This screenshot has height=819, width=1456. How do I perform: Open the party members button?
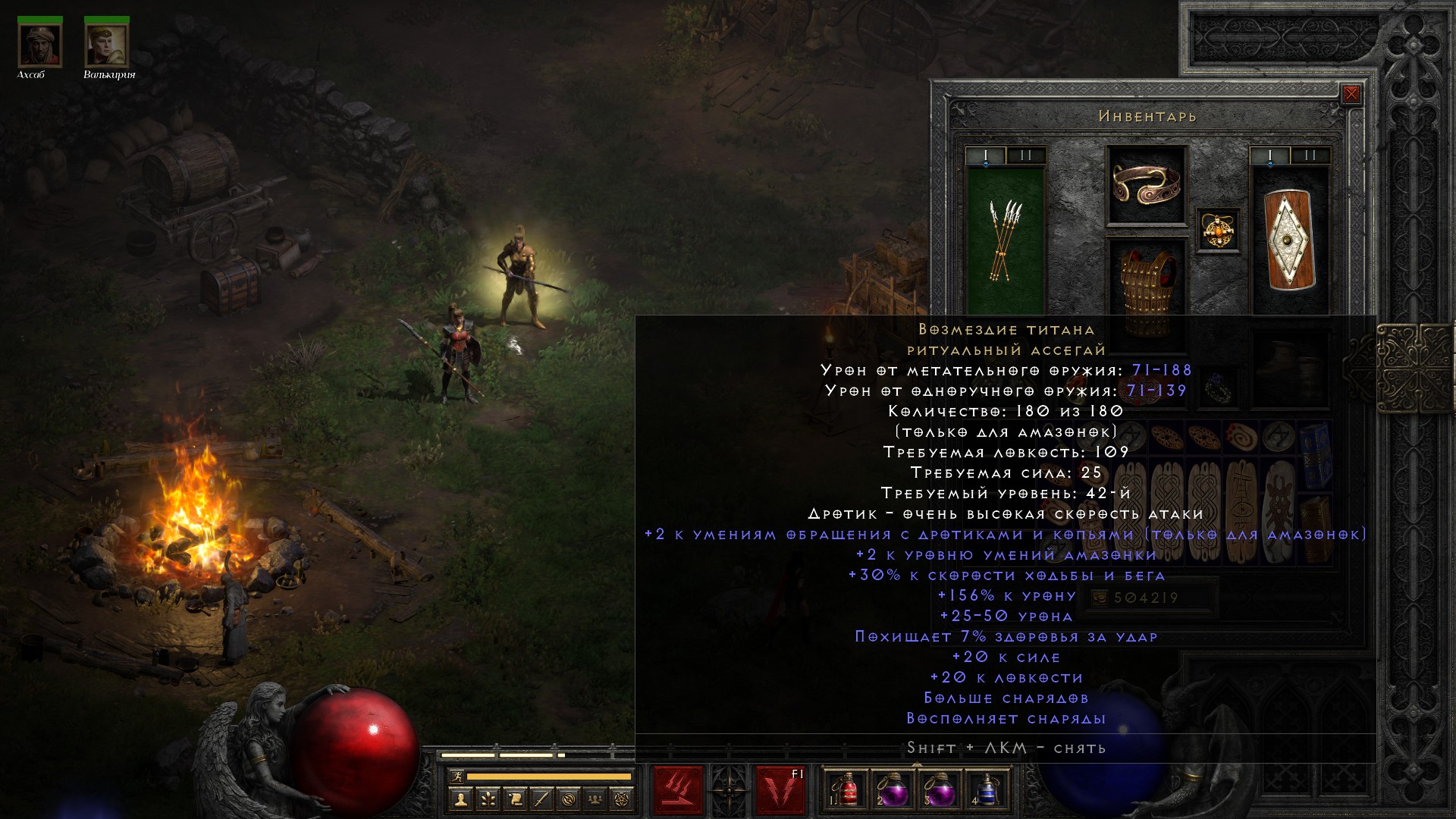595,799
